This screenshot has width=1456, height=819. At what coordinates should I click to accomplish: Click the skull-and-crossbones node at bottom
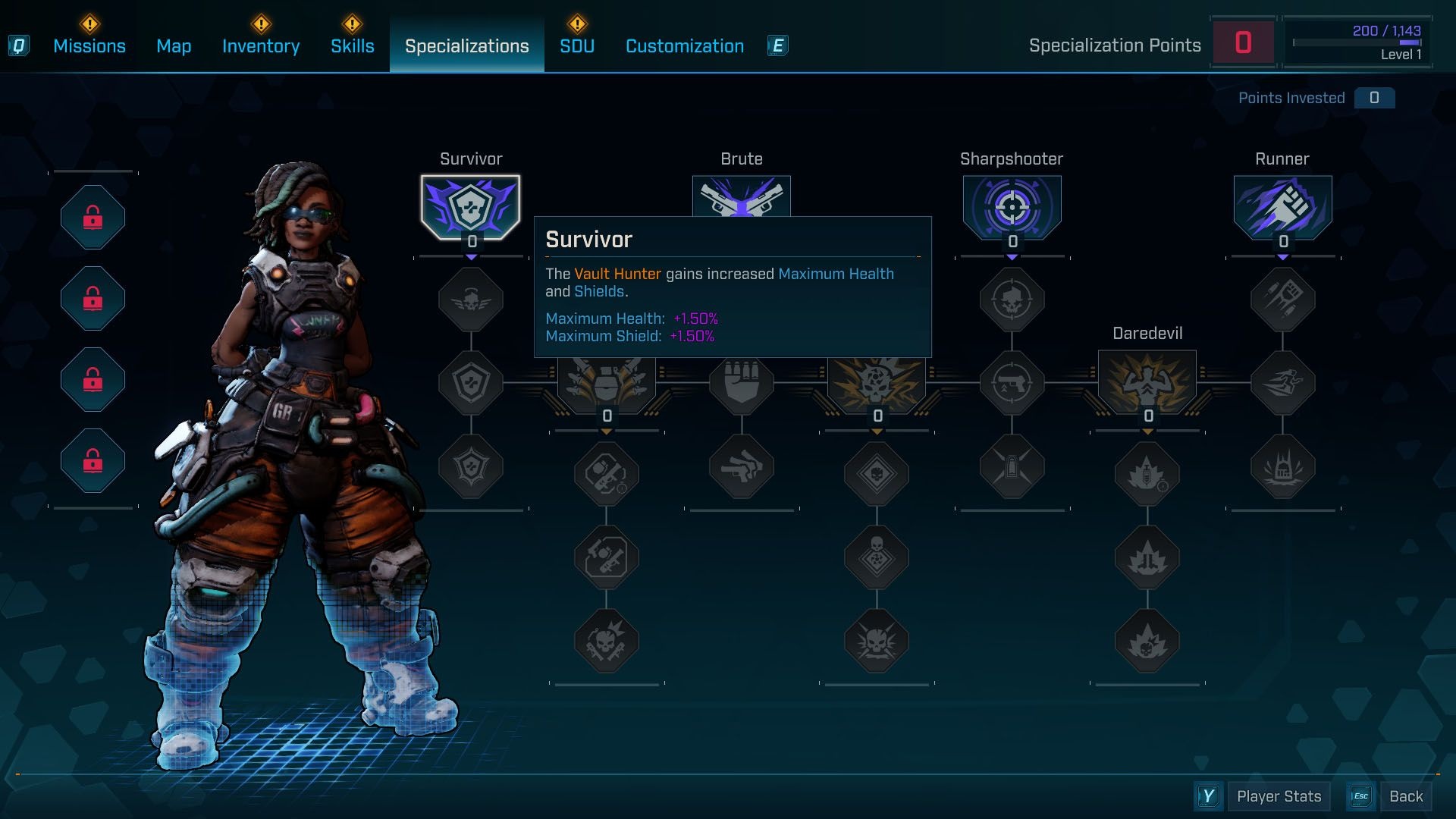pos(877,642)
